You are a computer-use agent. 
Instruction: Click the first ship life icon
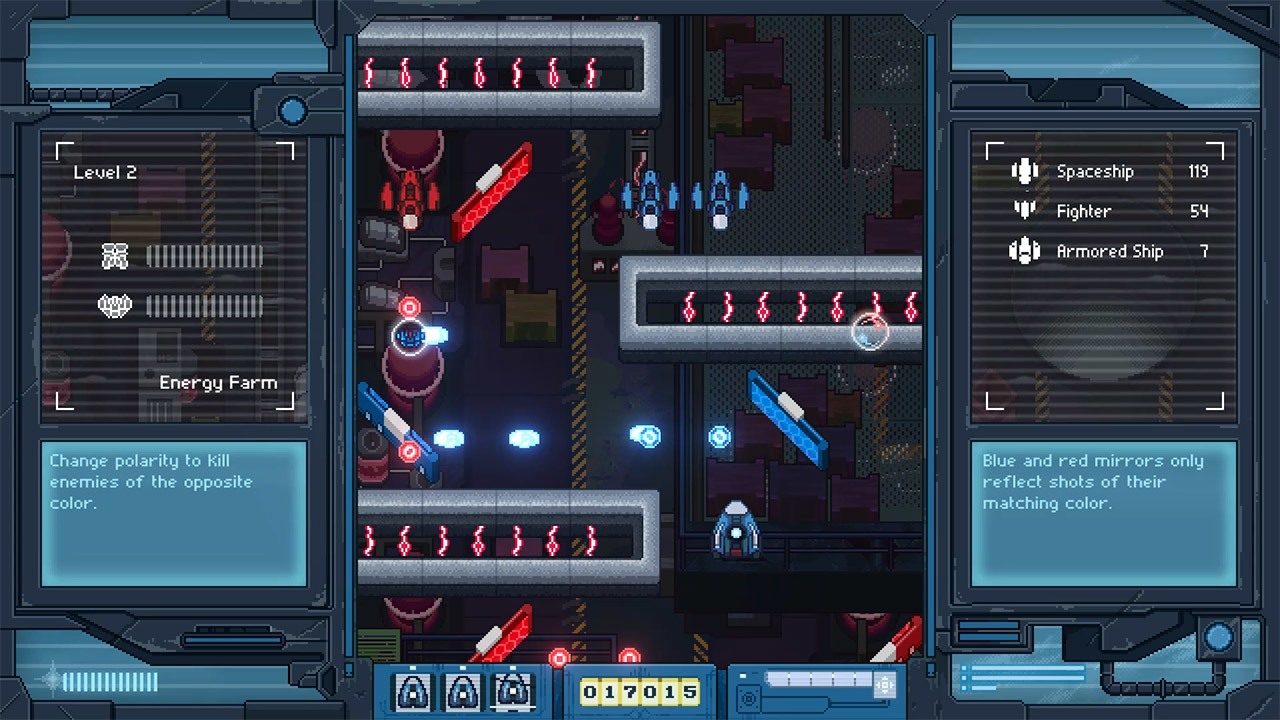(x=414, y=690)
